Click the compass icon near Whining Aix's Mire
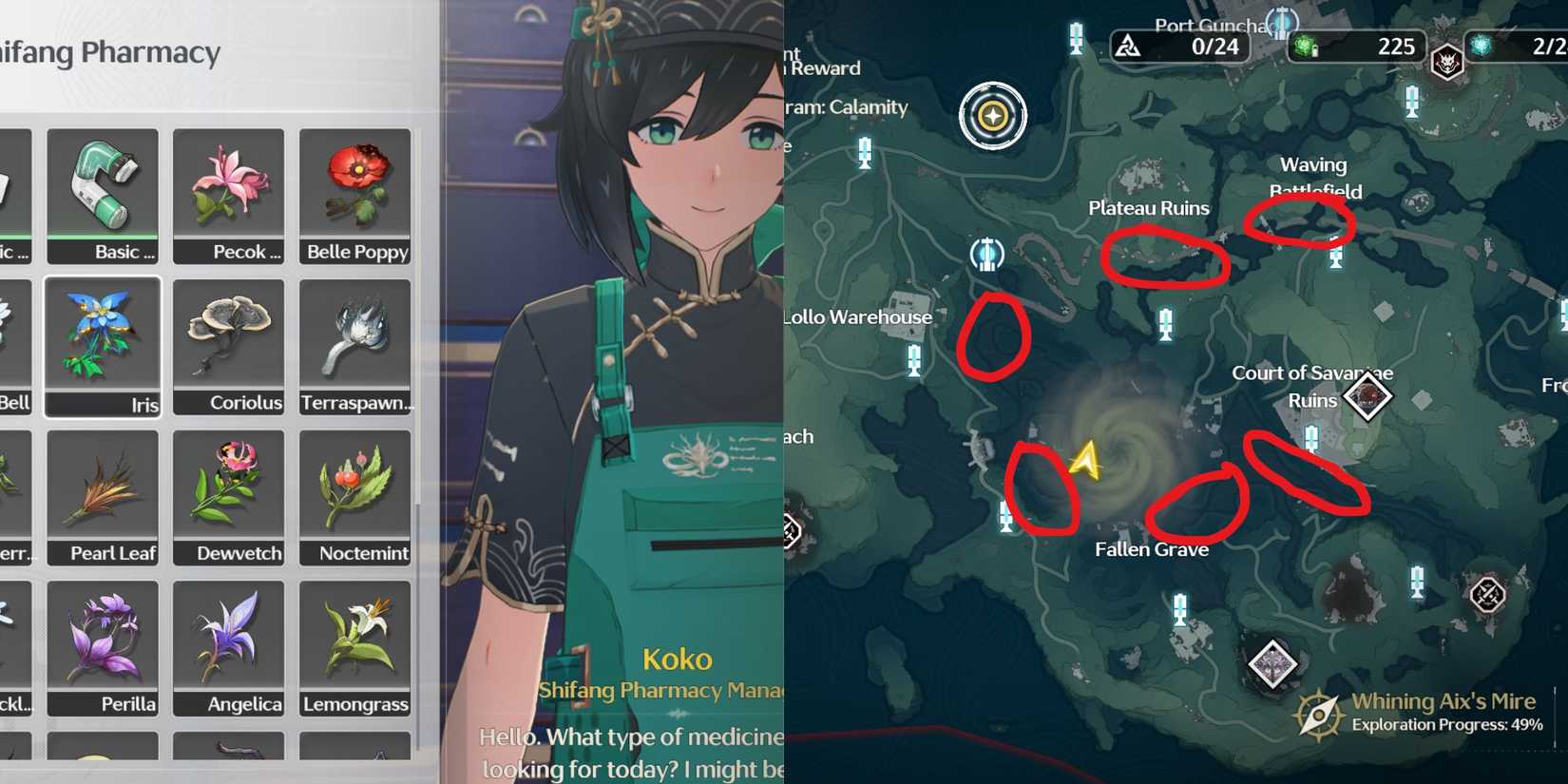1568x784 pixels. (x=1316, y=712)
